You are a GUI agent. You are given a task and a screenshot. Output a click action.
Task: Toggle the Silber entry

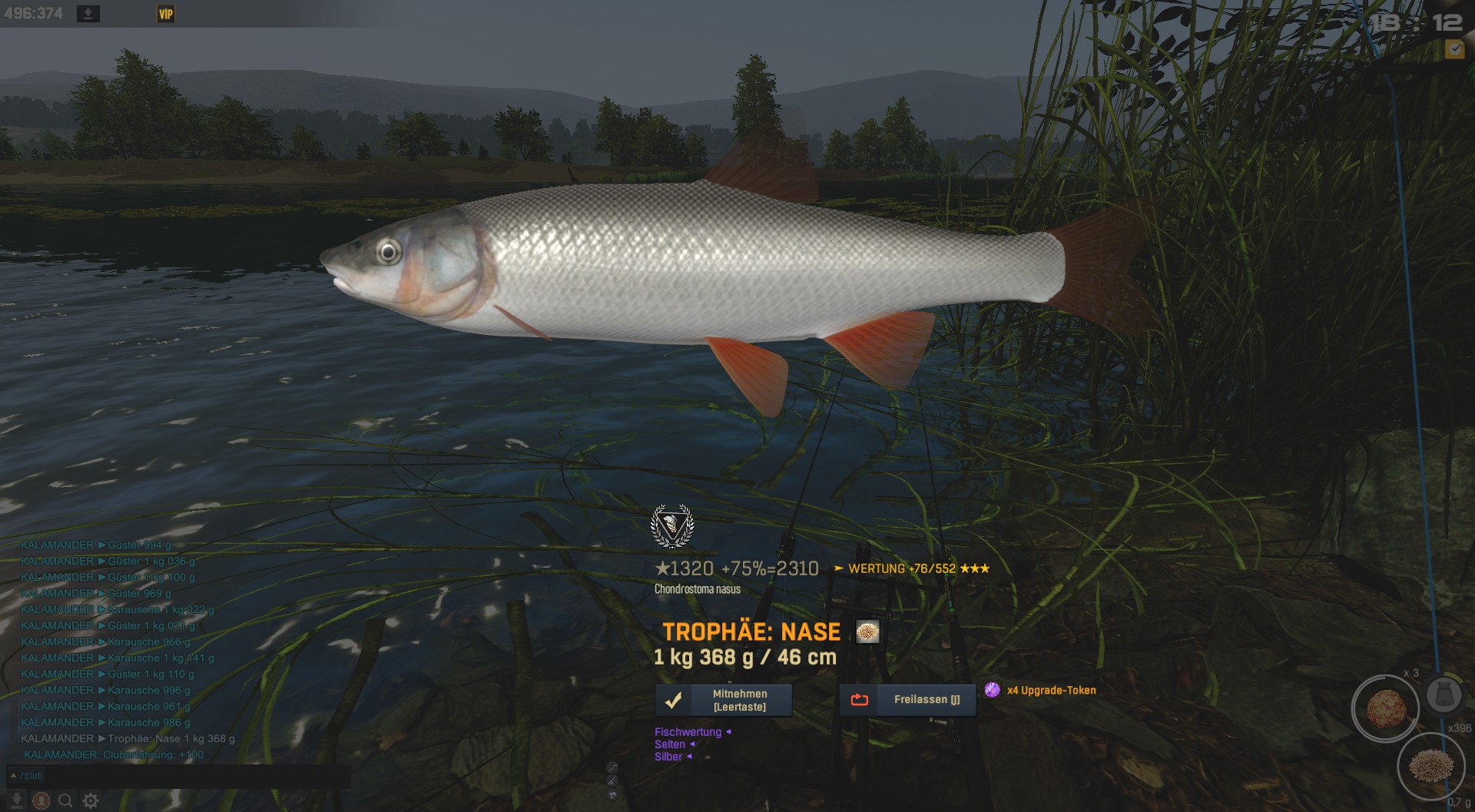pyautogui.click(x=669, y=757)
